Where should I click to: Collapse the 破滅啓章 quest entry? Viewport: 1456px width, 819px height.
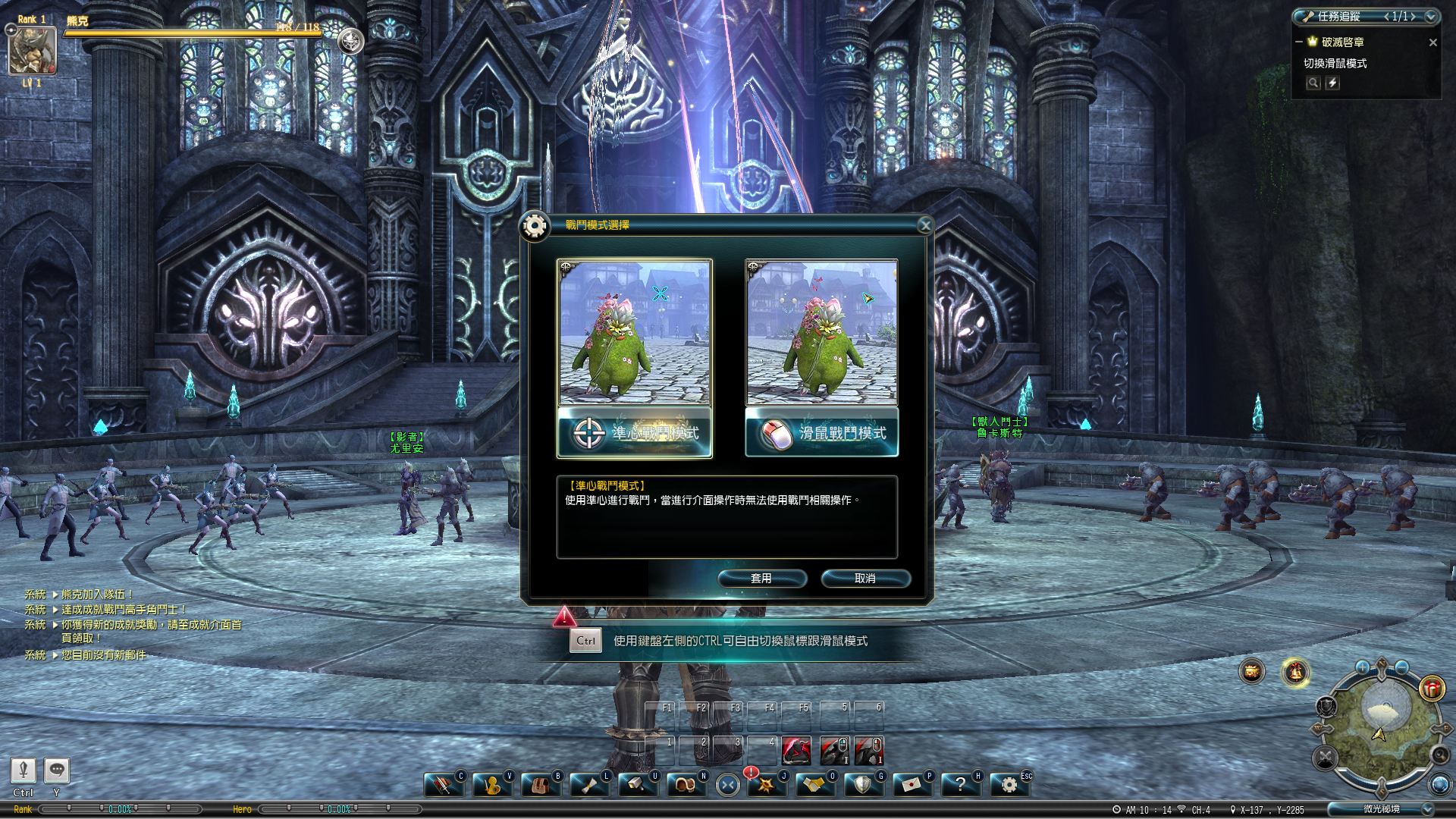pyautogui.click(x=1298, y=43)
